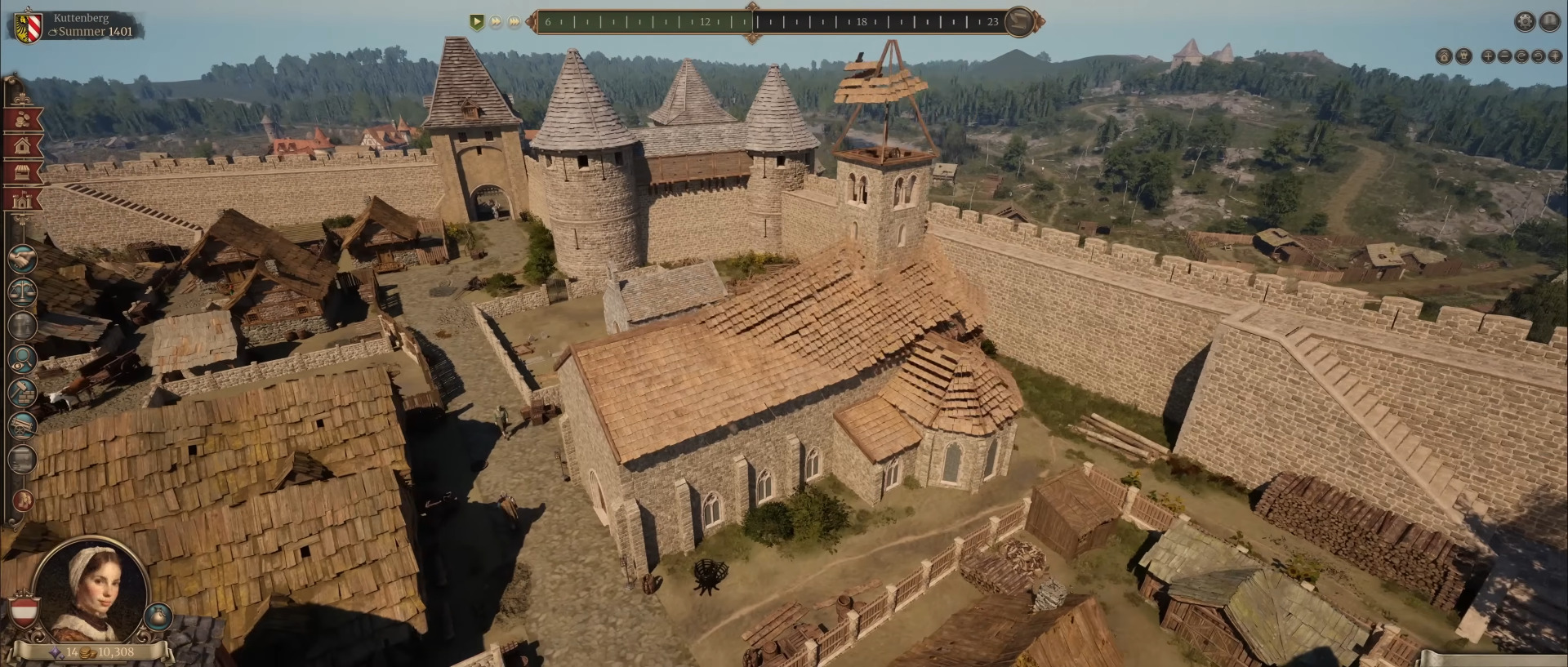Open the balance scales icon
Viewport: 1568px width, 667px height.
[22, 292]
